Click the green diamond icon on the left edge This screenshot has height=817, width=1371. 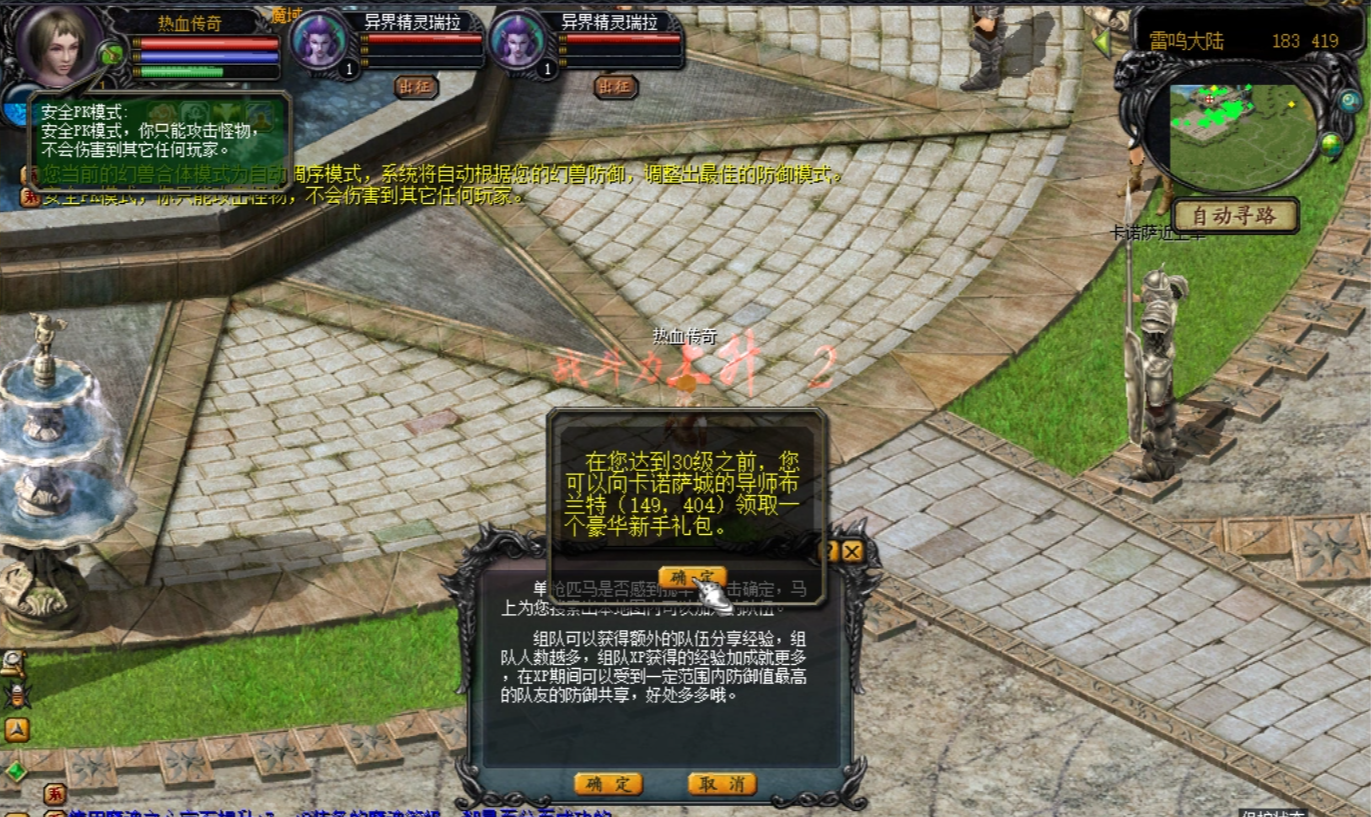tap(15, 771)
